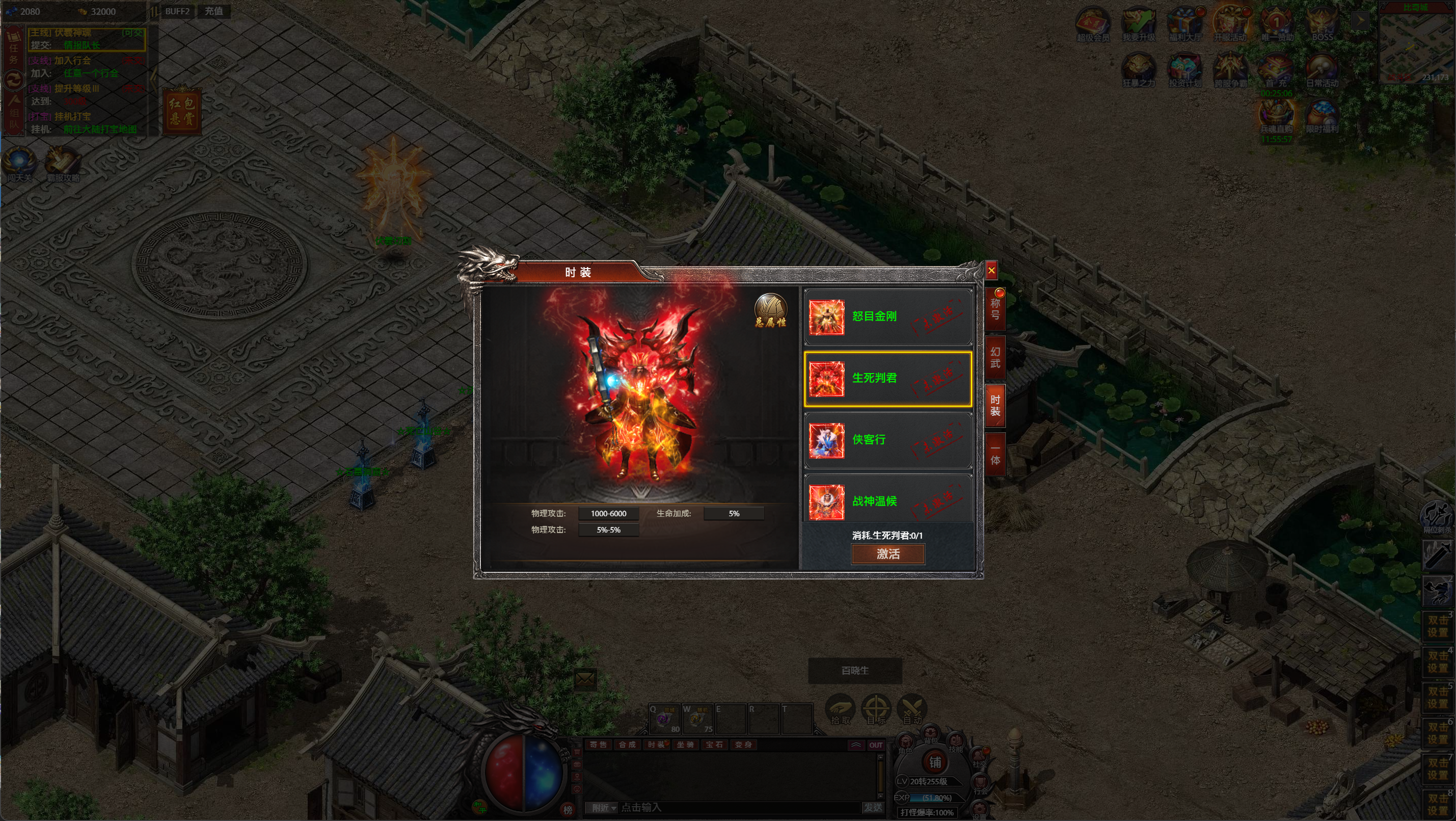Switch to the 一体 side tab
The height and width of the screenshot is (821, 1456).
pyautogui.click(x=995, y=455)
